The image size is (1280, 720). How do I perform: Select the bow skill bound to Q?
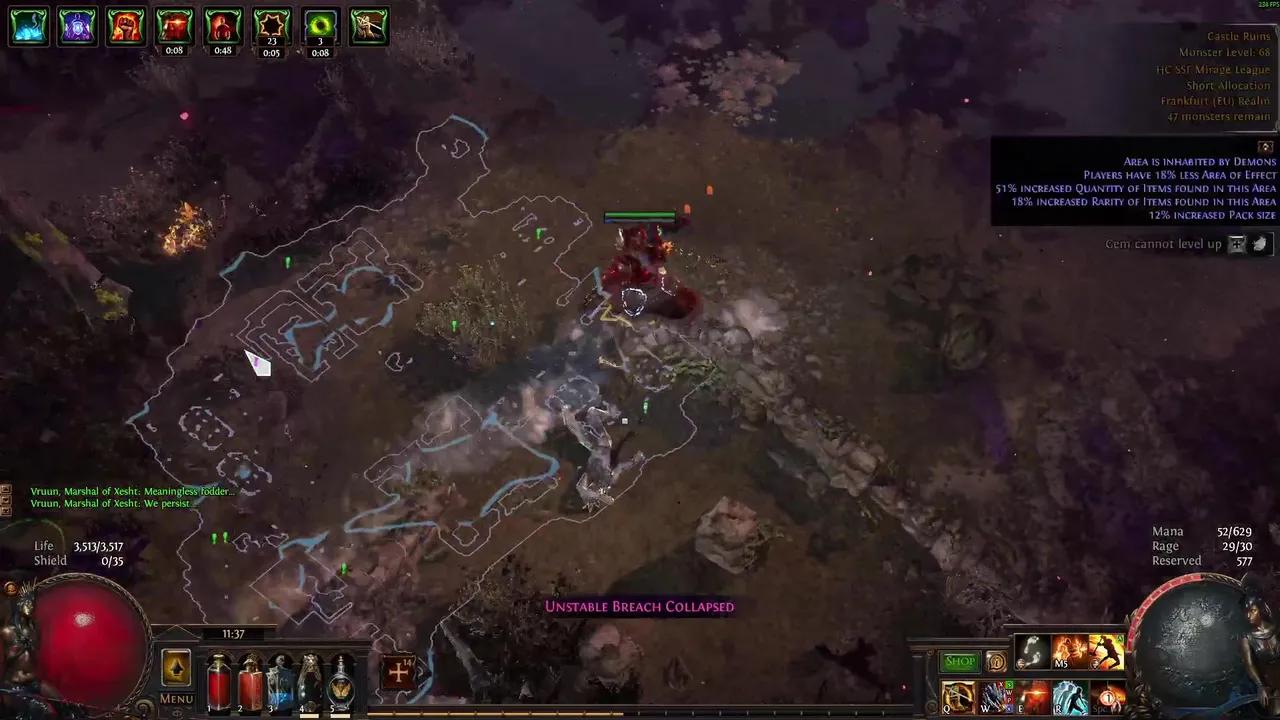coord(957,696)
